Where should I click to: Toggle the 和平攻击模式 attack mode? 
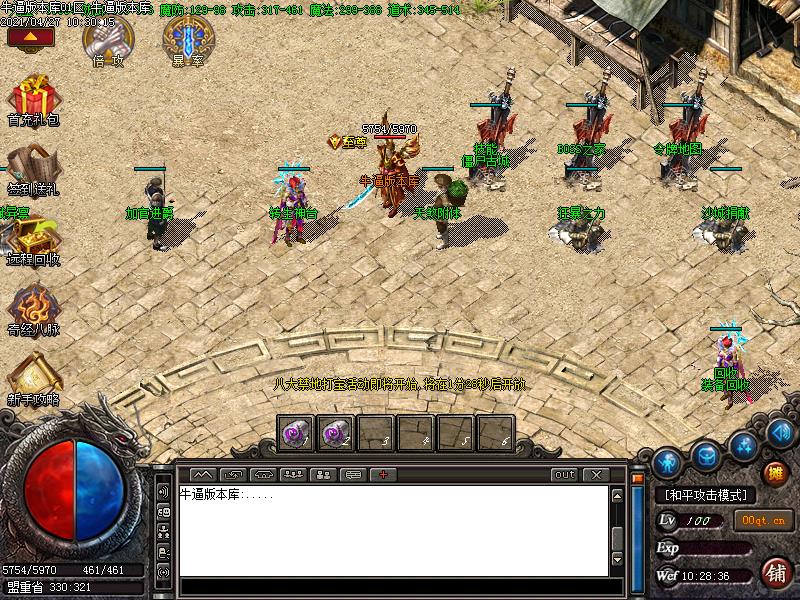click(x=706, y=495)
